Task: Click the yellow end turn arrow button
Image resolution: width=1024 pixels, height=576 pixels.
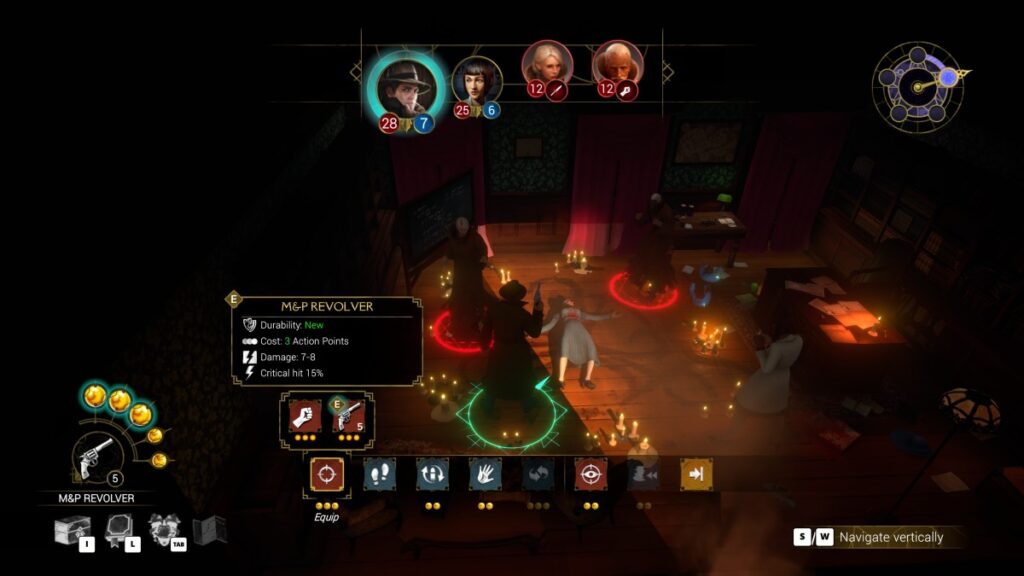Action: [x=696, y=474]
